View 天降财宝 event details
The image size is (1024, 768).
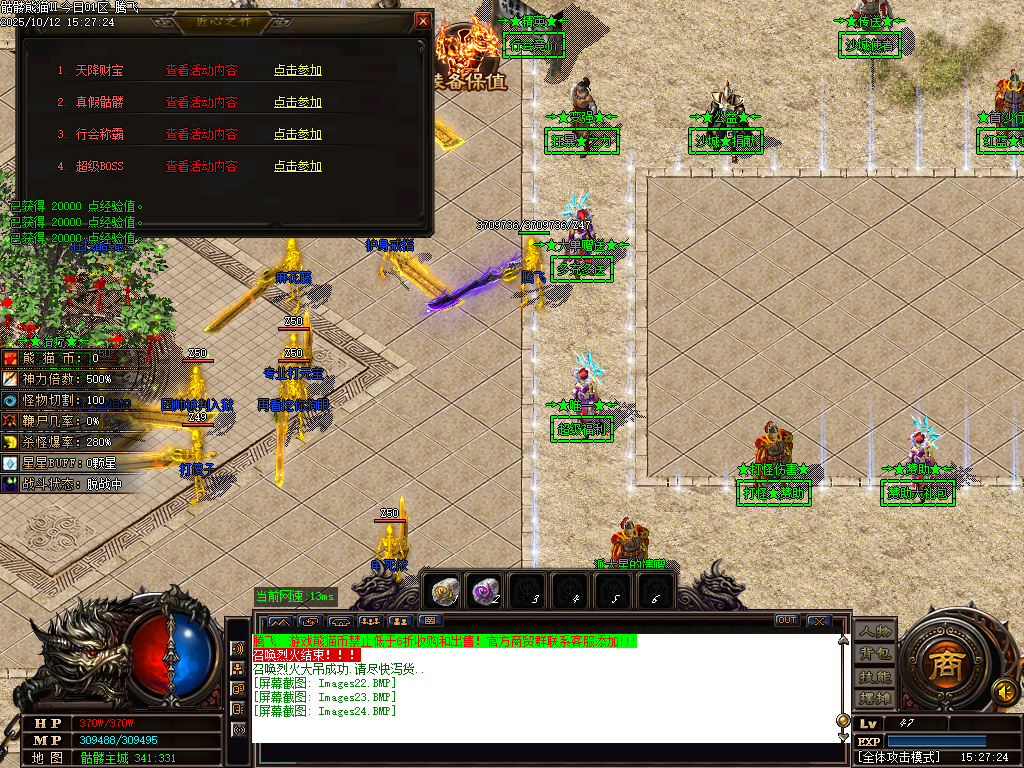pyautogui.click(x=201, y=71)
